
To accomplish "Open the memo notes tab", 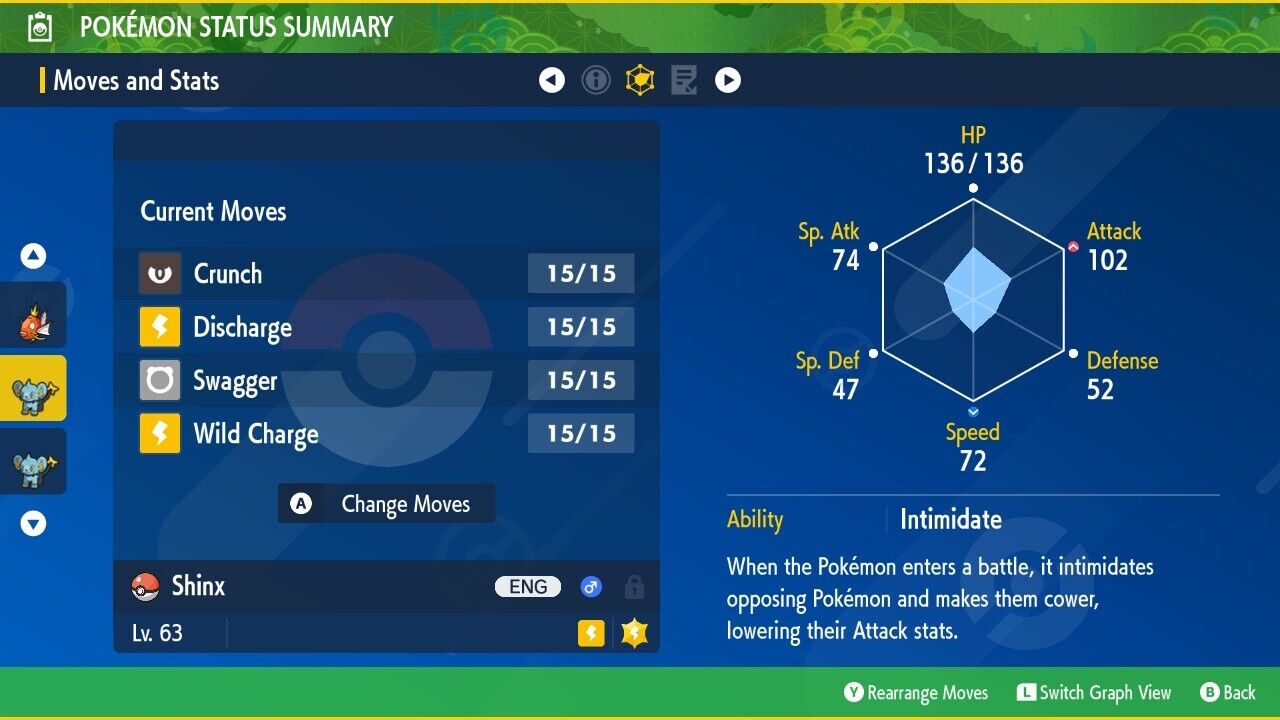I will [684, 80].
